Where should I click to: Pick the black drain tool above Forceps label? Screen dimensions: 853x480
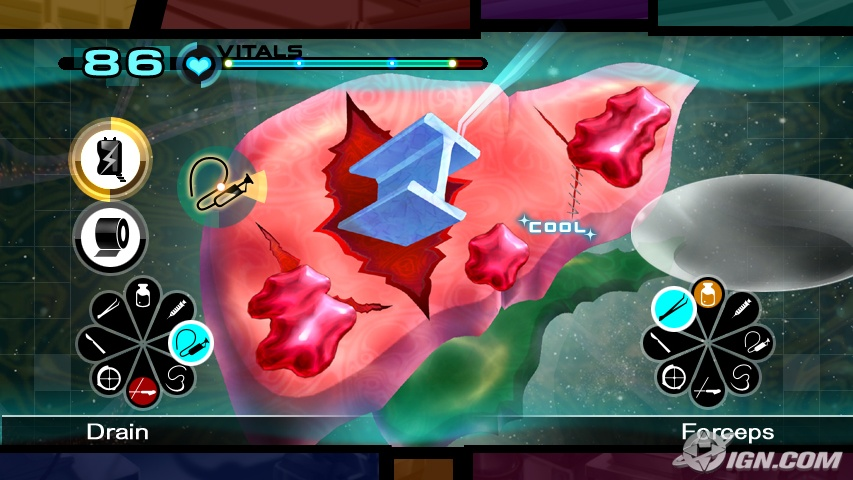tap(755, 343)
